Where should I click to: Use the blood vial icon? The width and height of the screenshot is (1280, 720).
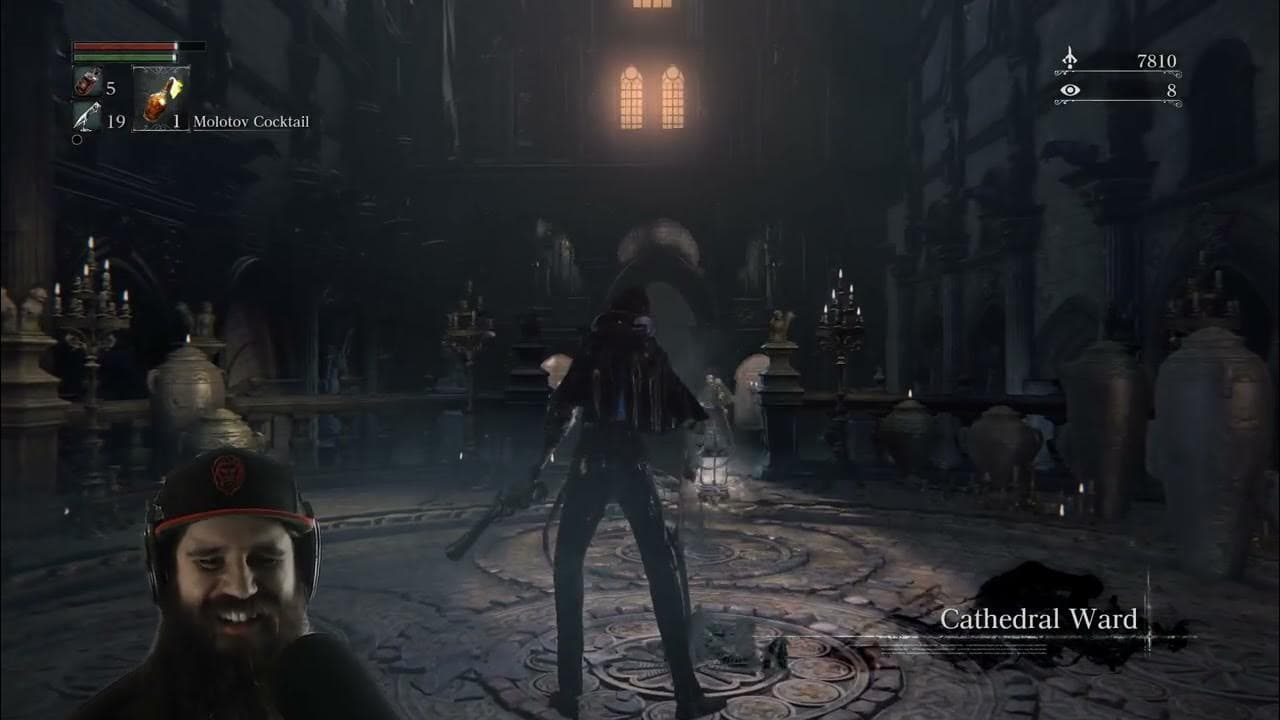coord(86,85)
